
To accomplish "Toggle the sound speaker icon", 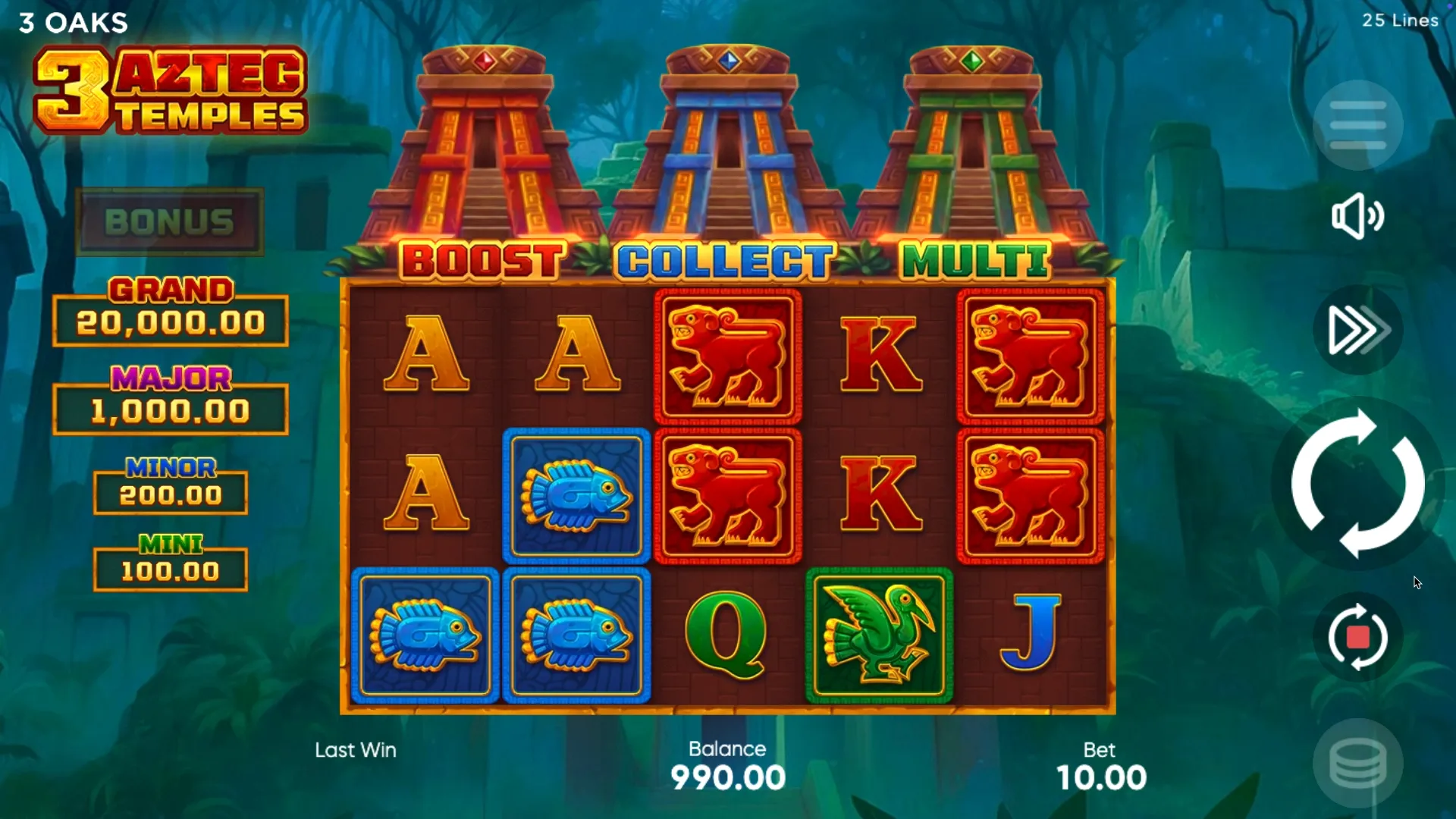I will pyautogui.click(x=1357, y=216).
